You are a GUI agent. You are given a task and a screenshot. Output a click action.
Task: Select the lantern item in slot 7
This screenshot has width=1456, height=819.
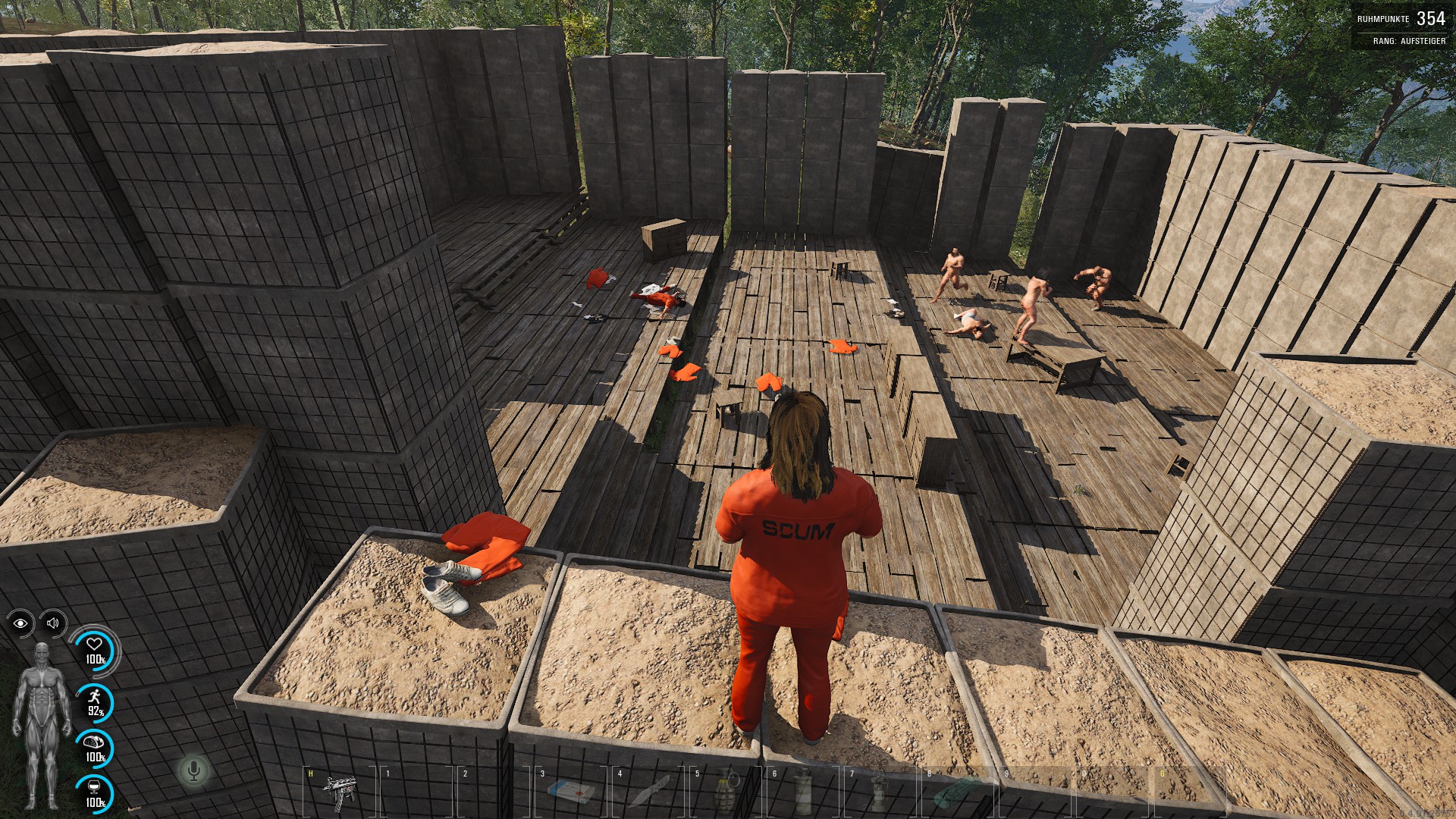pos(880,792)
